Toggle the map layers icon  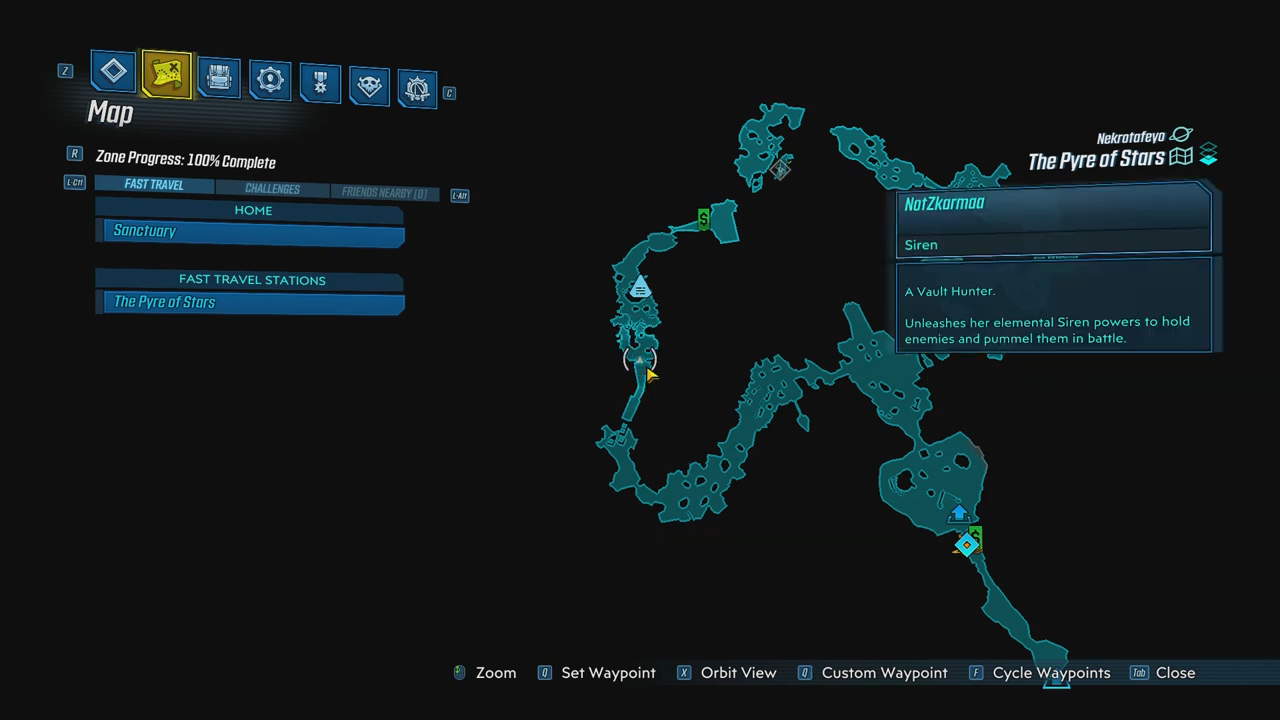click(1208, 155)
